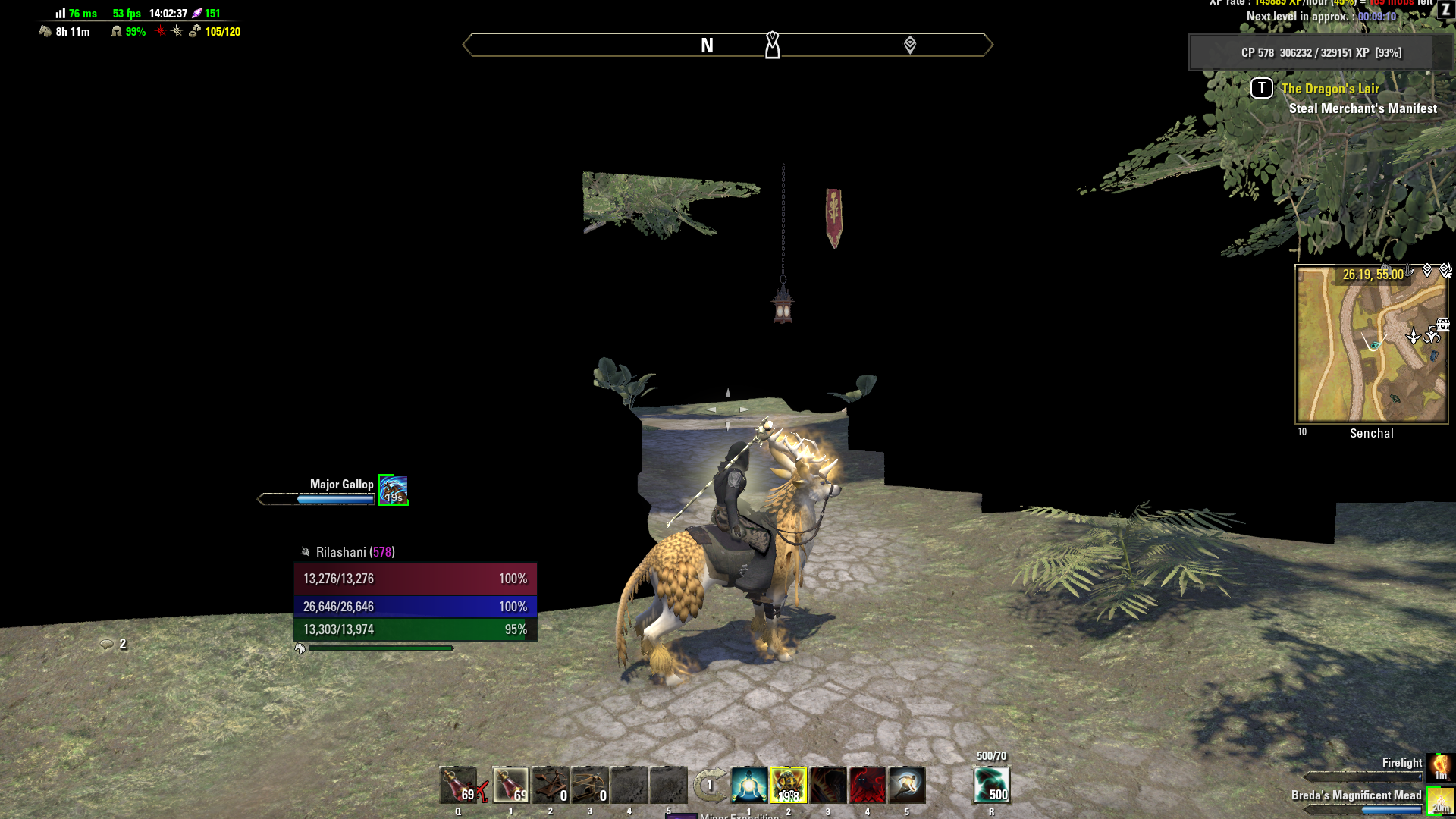Trigger the teal ultimate ability showing 500
The image size is (1456, 819).
tap(991, 785)
